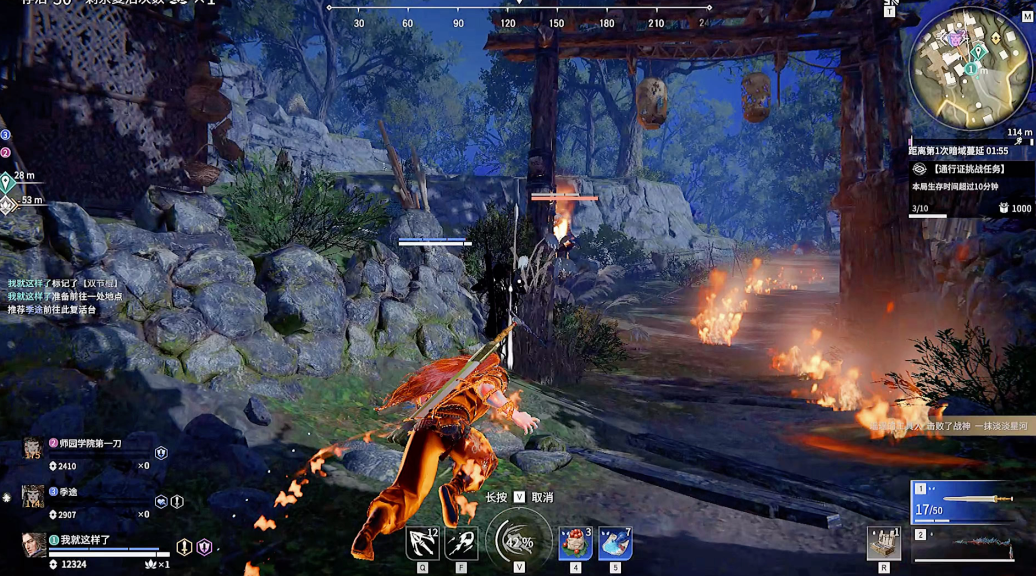Click your own player portrait 我就这样了

[34, 544]
